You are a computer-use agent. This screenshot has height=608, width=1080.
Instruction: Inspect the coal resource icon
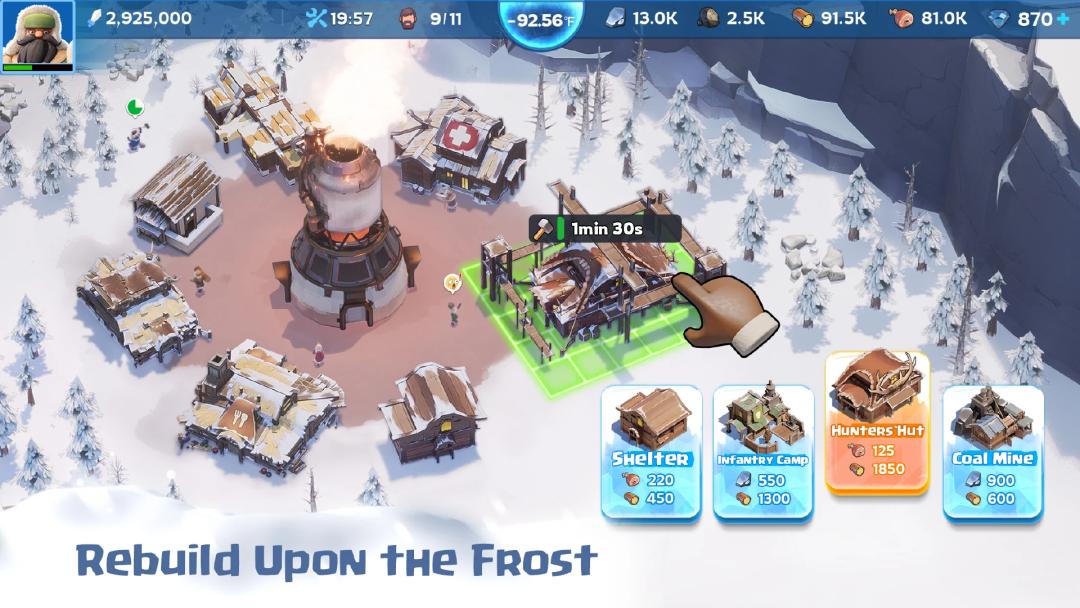coord(709,18)
